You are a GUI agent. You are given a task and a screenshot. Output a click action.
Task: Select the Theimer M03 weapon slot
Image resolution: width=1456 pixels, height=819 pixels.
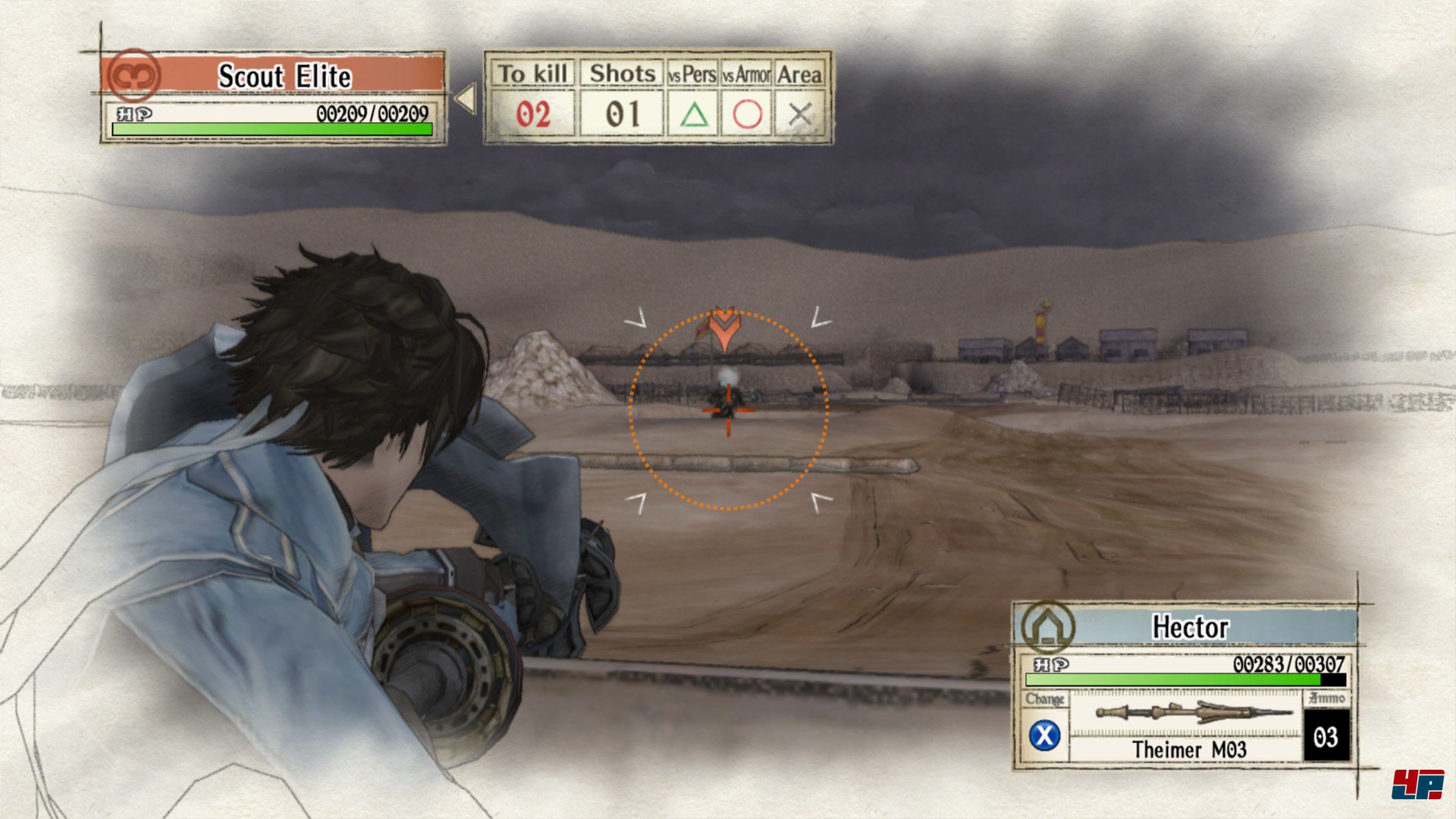pyautogui.click(x=1188, y=726)
